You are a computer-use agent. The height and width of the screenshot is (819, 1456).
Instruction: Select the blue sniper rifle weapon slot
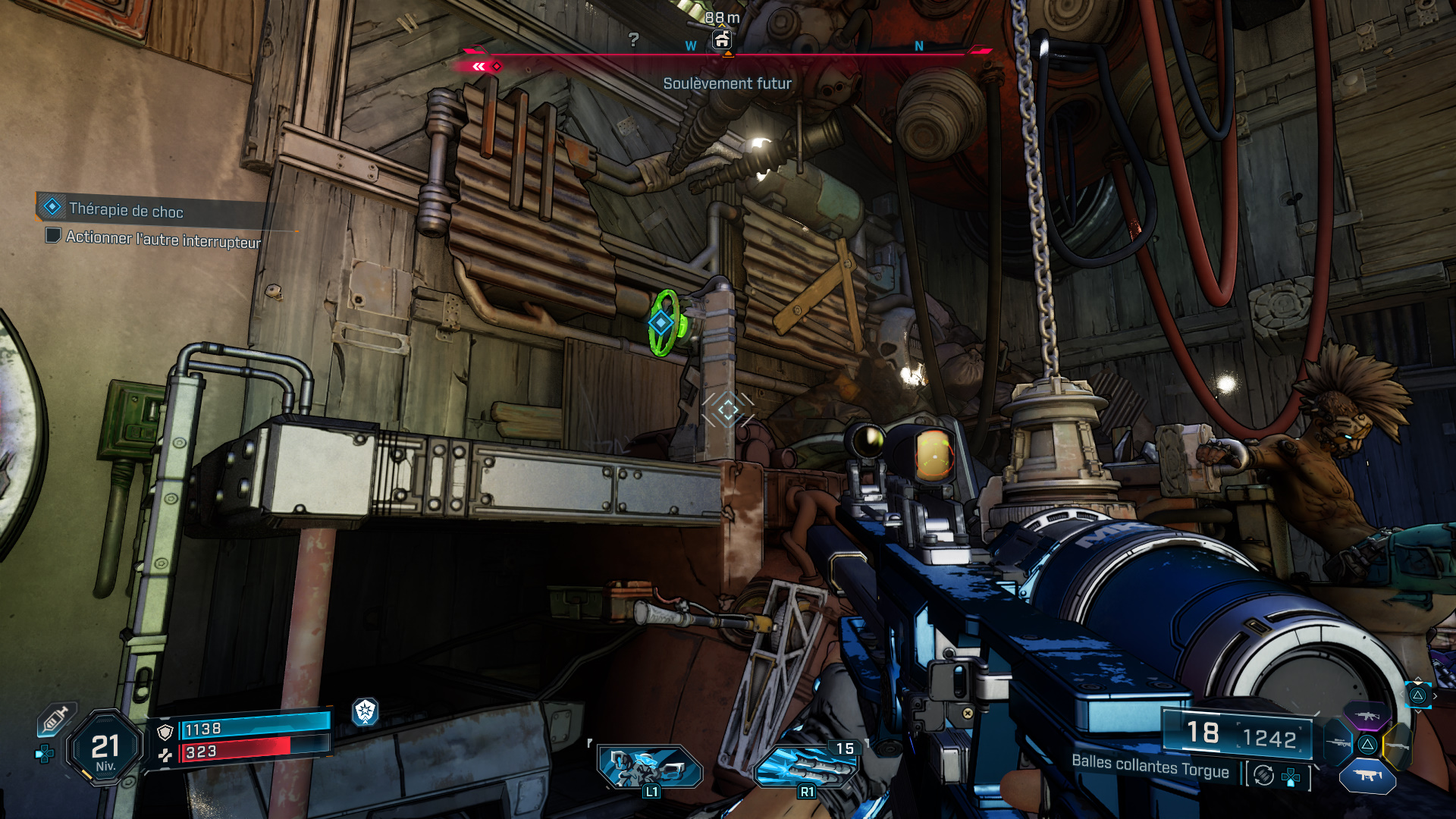[1338, 742]
